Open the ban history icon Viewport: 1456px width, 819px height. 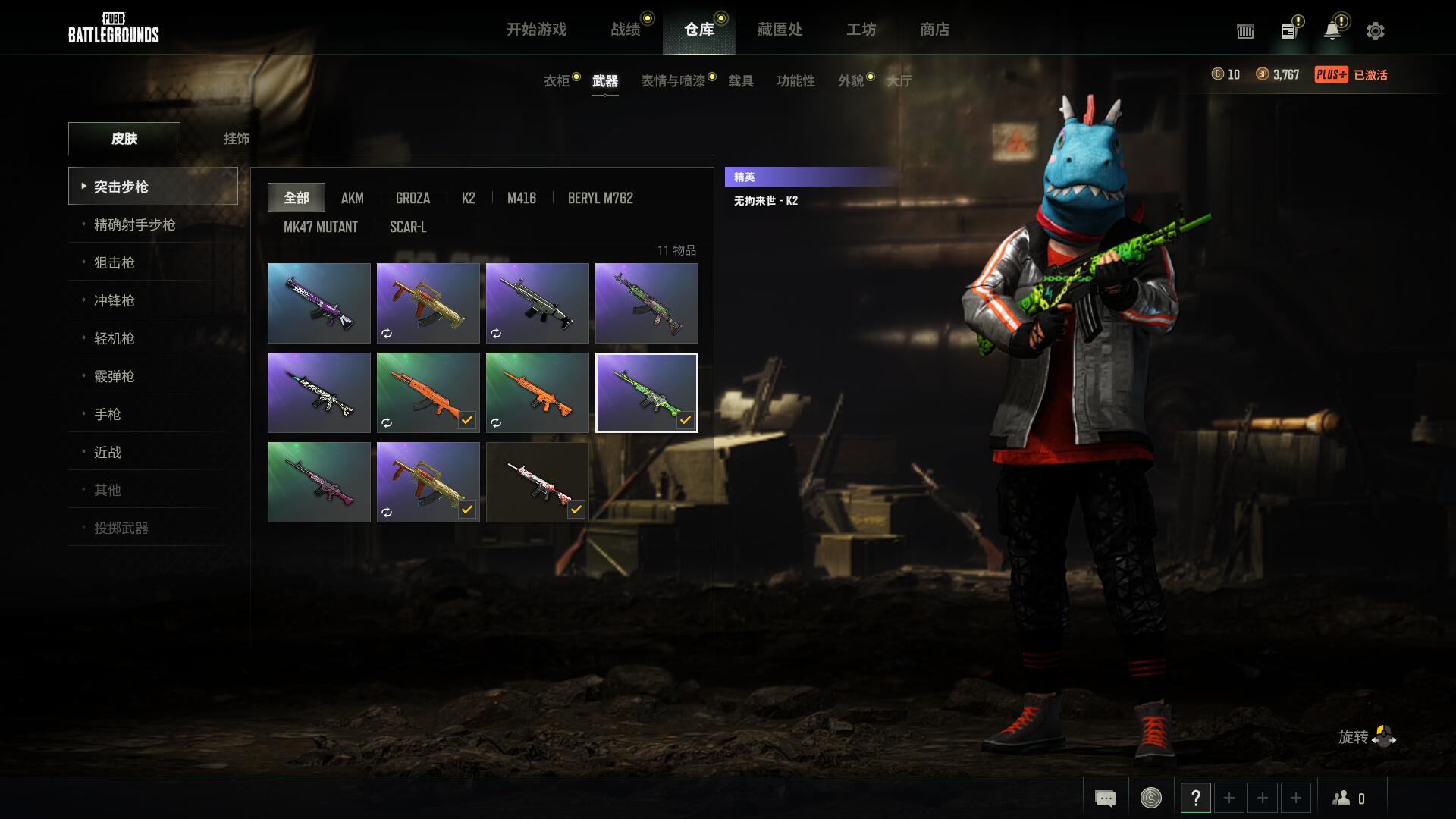pyautogui.click(x=1245, y=31)
